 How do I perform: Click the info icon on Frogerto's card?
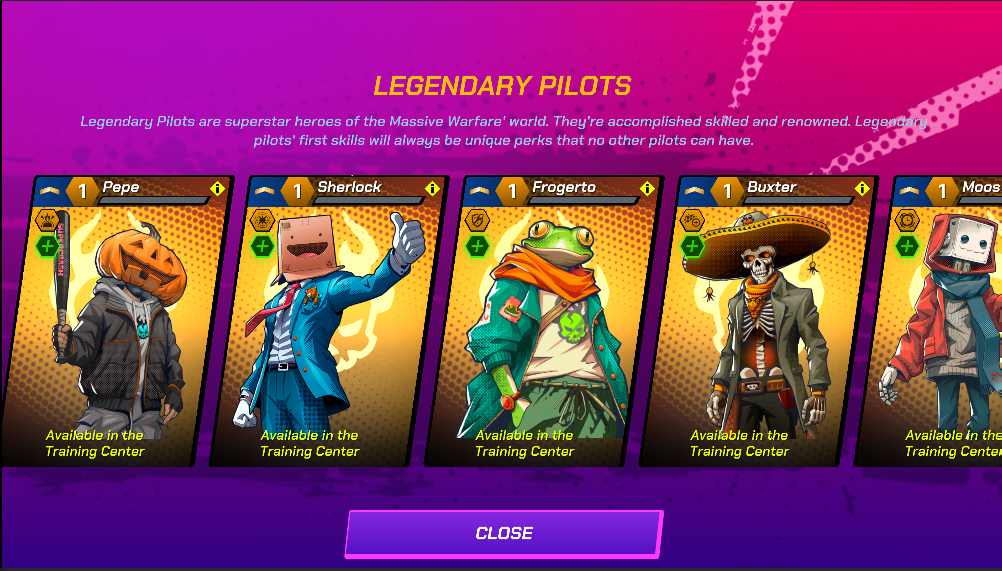(647, 188)
